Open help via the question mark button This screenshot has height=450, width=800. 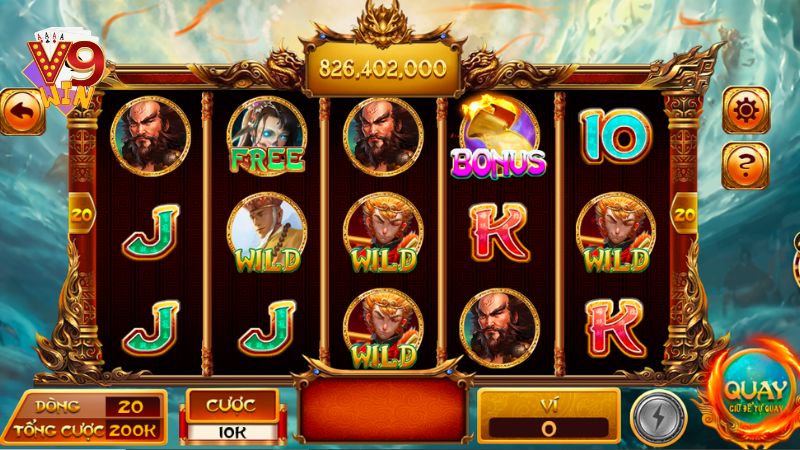pyautogui.click(x=746, y=161)
